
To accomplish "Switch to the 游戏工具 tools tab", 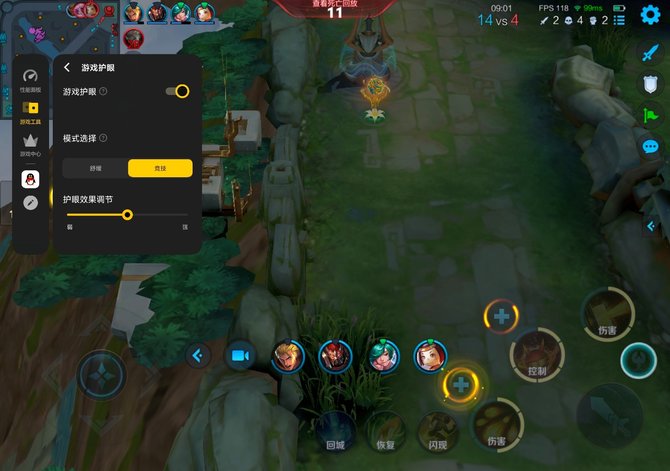I will (31, 111).
